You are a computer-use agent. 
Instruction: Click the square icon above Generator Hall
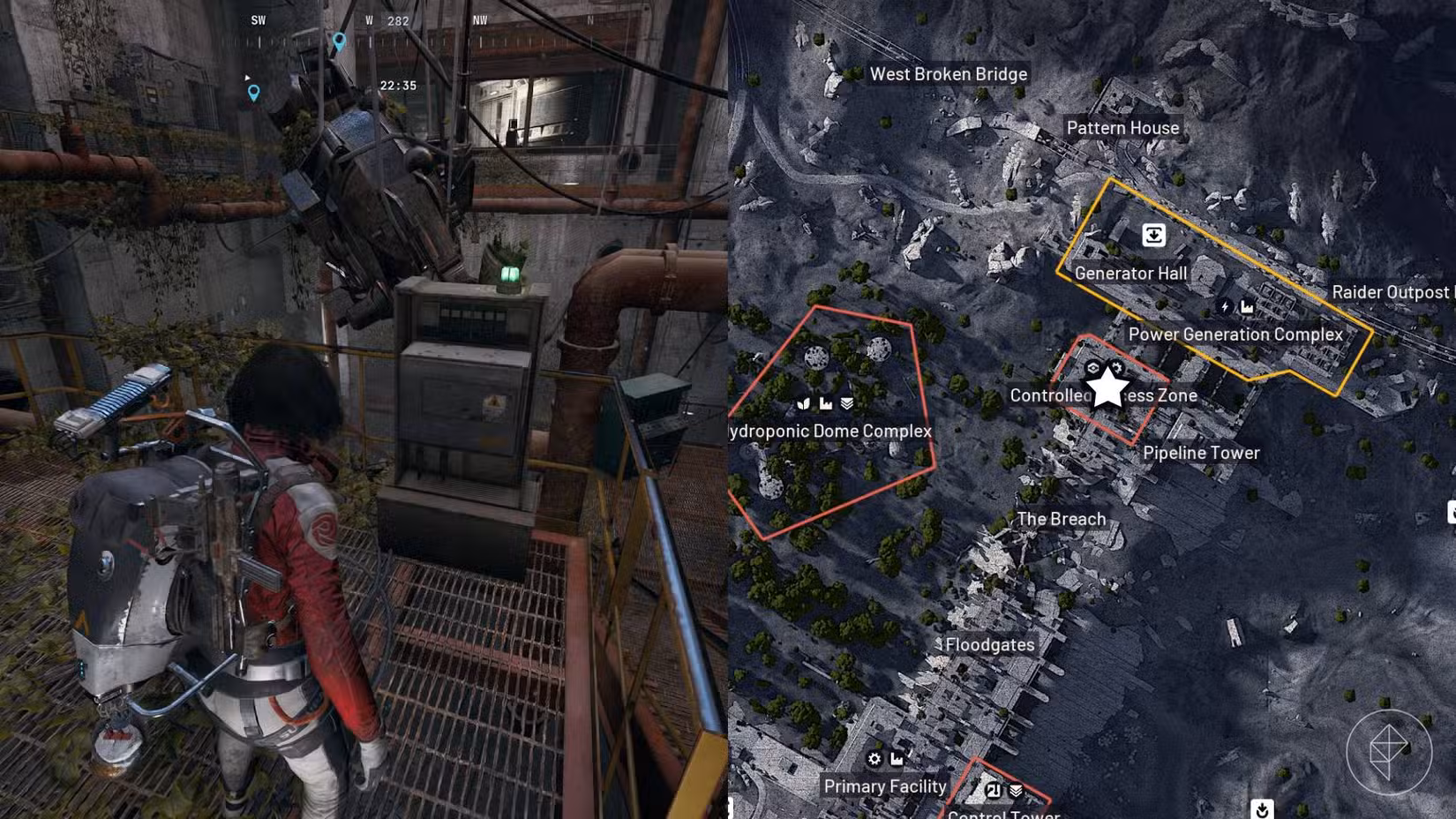click(1153, 235)
